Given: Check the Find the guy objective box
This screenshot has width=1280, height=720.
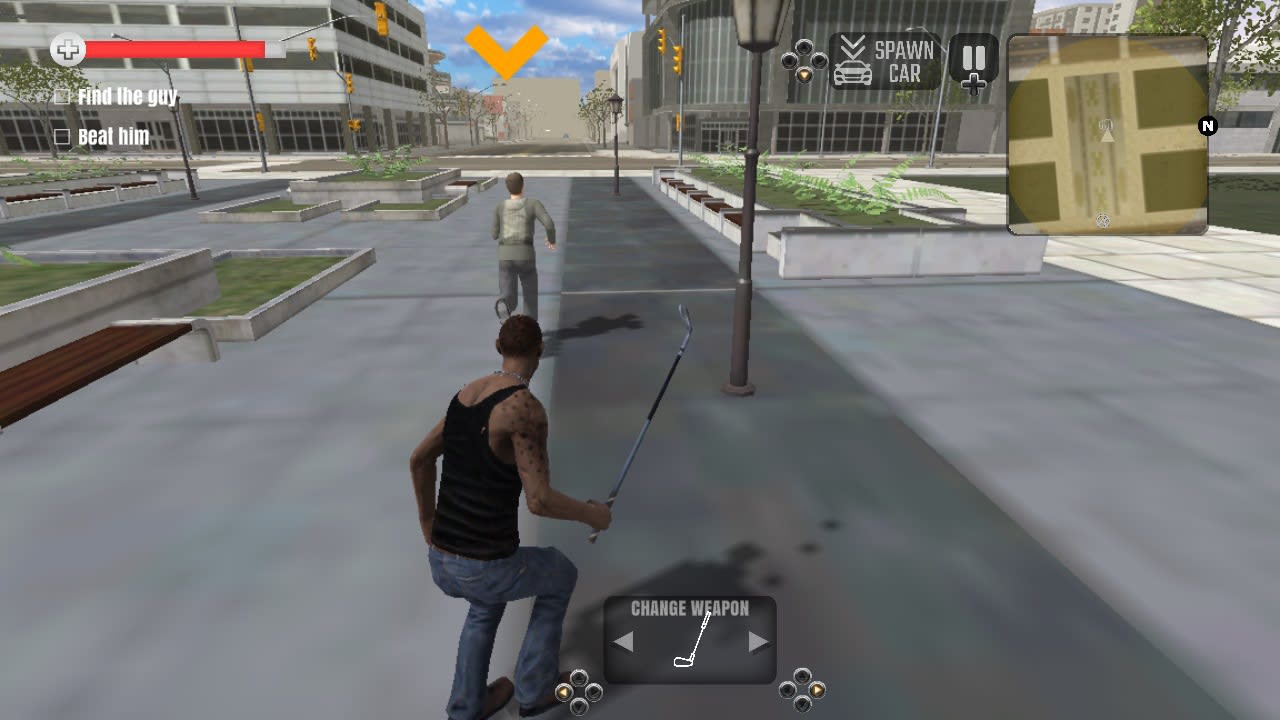Looking at the screenshot, I should (62, 97).
